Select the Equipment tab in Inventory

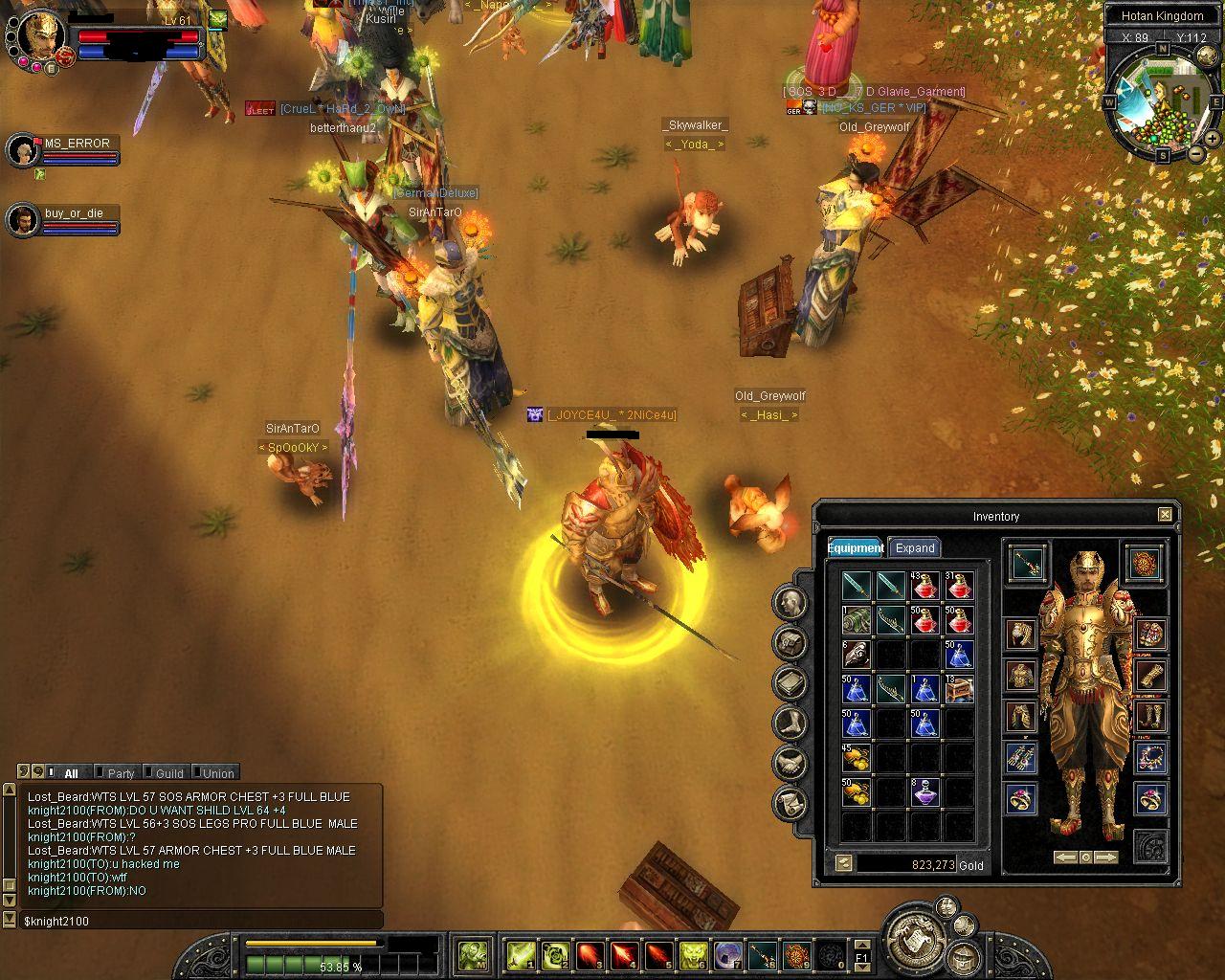(855, 548)
